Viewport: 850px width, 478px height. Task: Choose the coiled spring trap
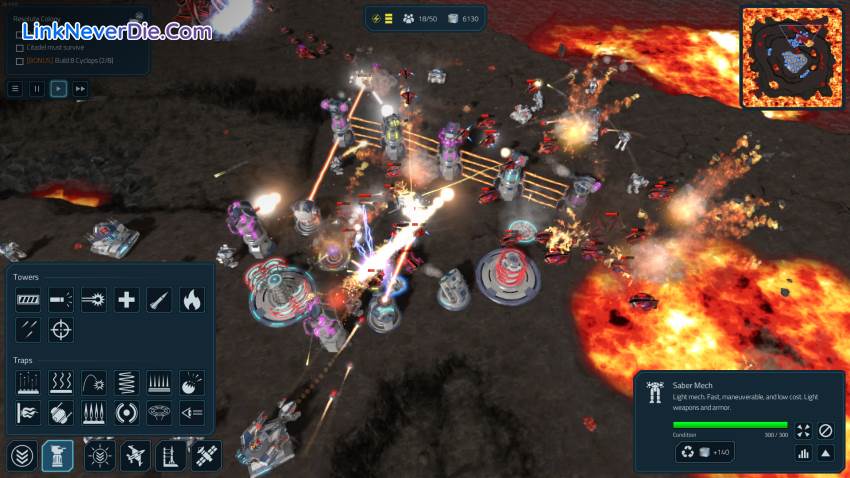[x=126, y=381]
